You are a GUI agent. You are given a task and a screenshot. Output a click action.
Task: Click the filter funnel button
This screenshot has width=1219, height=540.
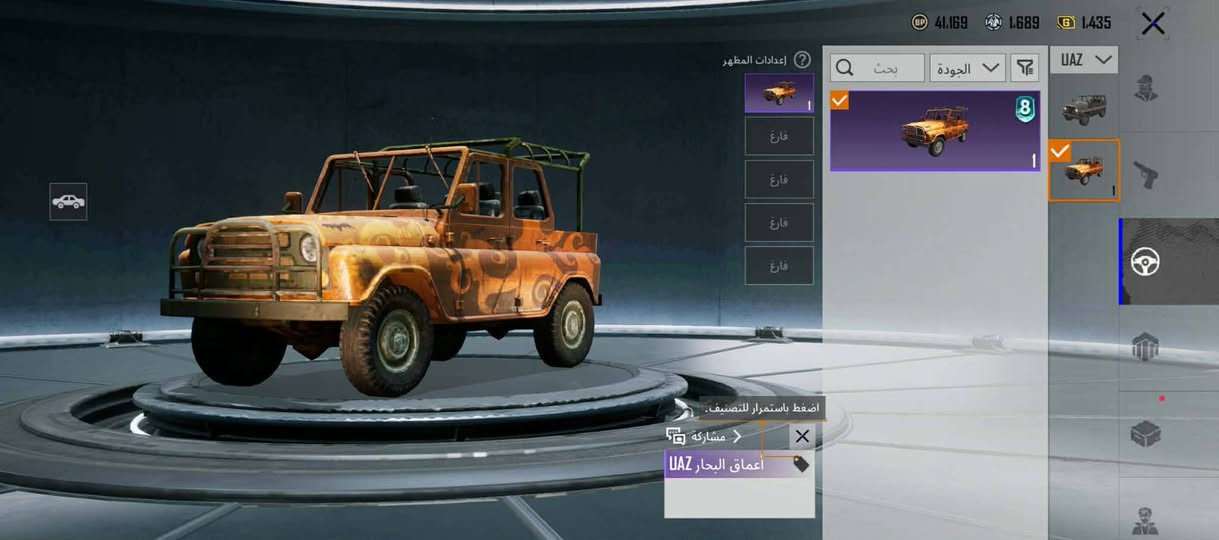point(1025,68)
